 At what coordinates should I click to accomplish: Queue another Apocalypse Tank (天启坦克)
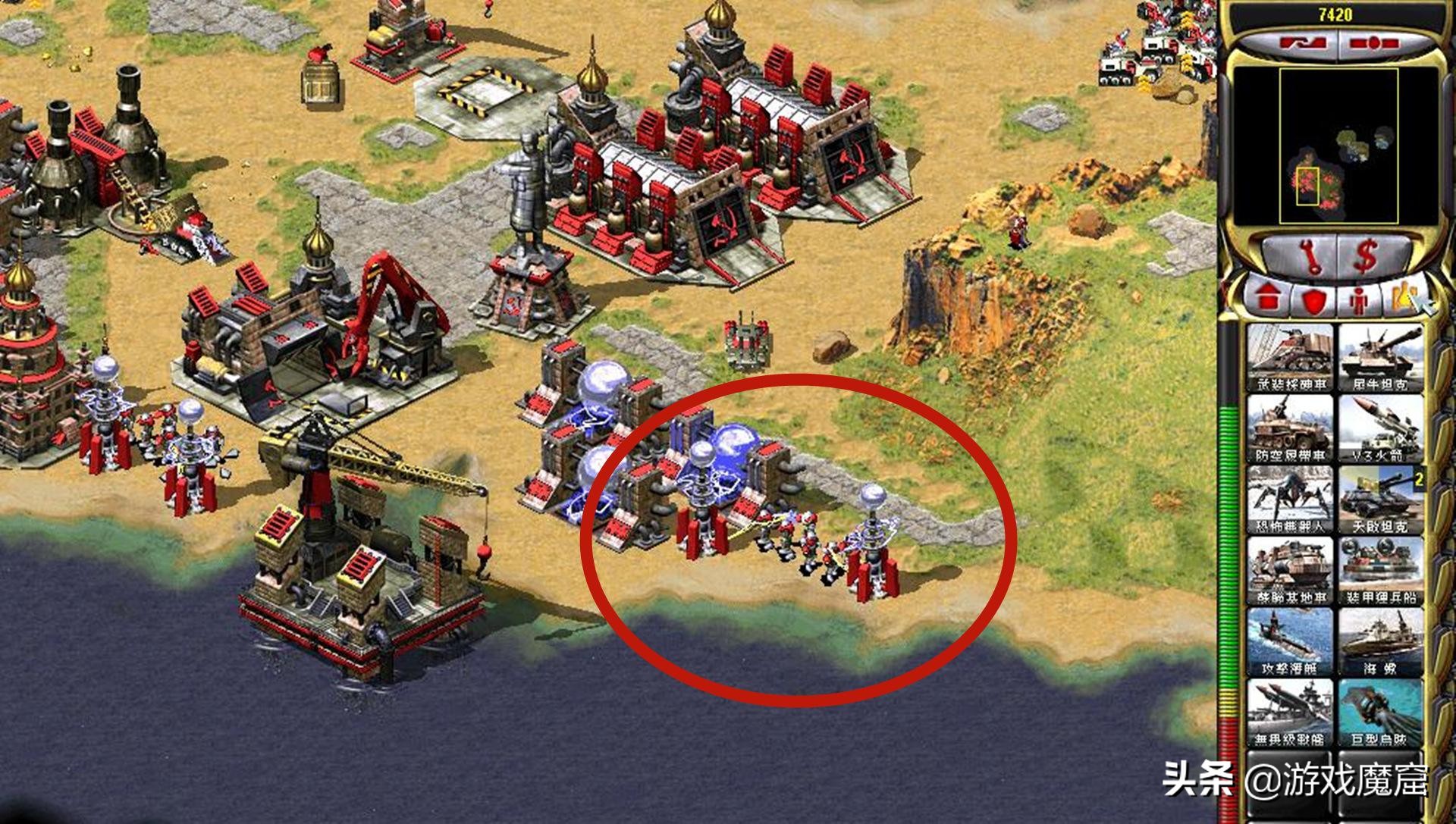1380,499
